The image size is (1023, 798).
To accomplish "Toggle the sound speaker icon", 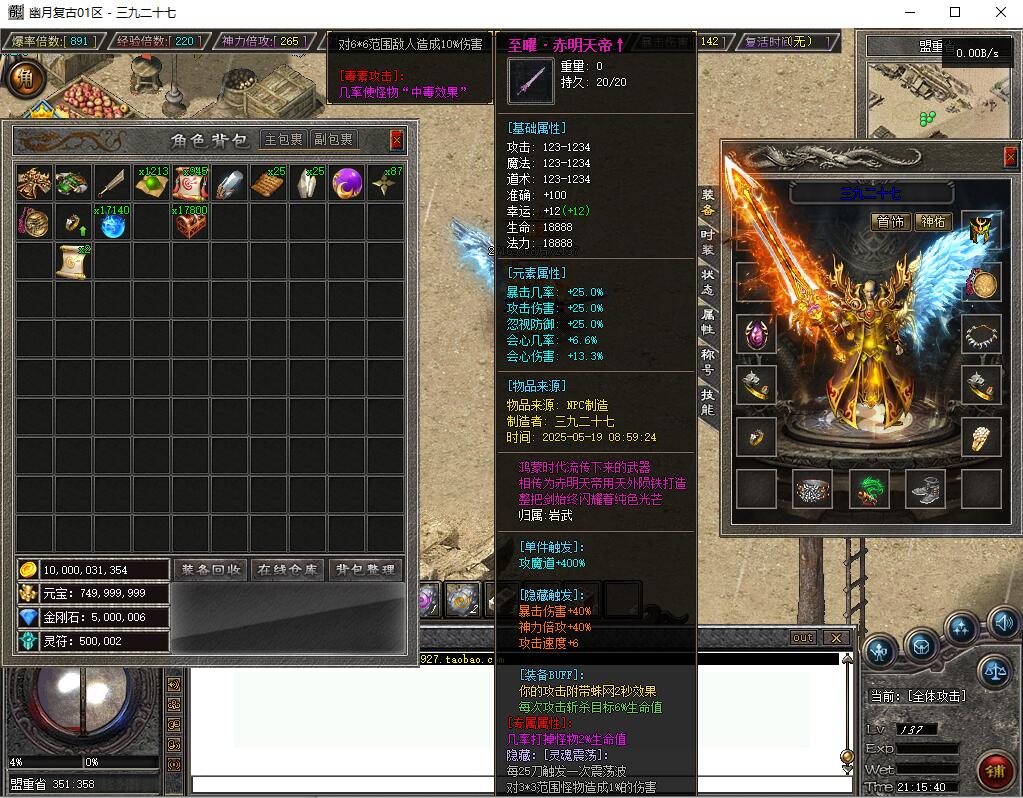I will 1003,622.
